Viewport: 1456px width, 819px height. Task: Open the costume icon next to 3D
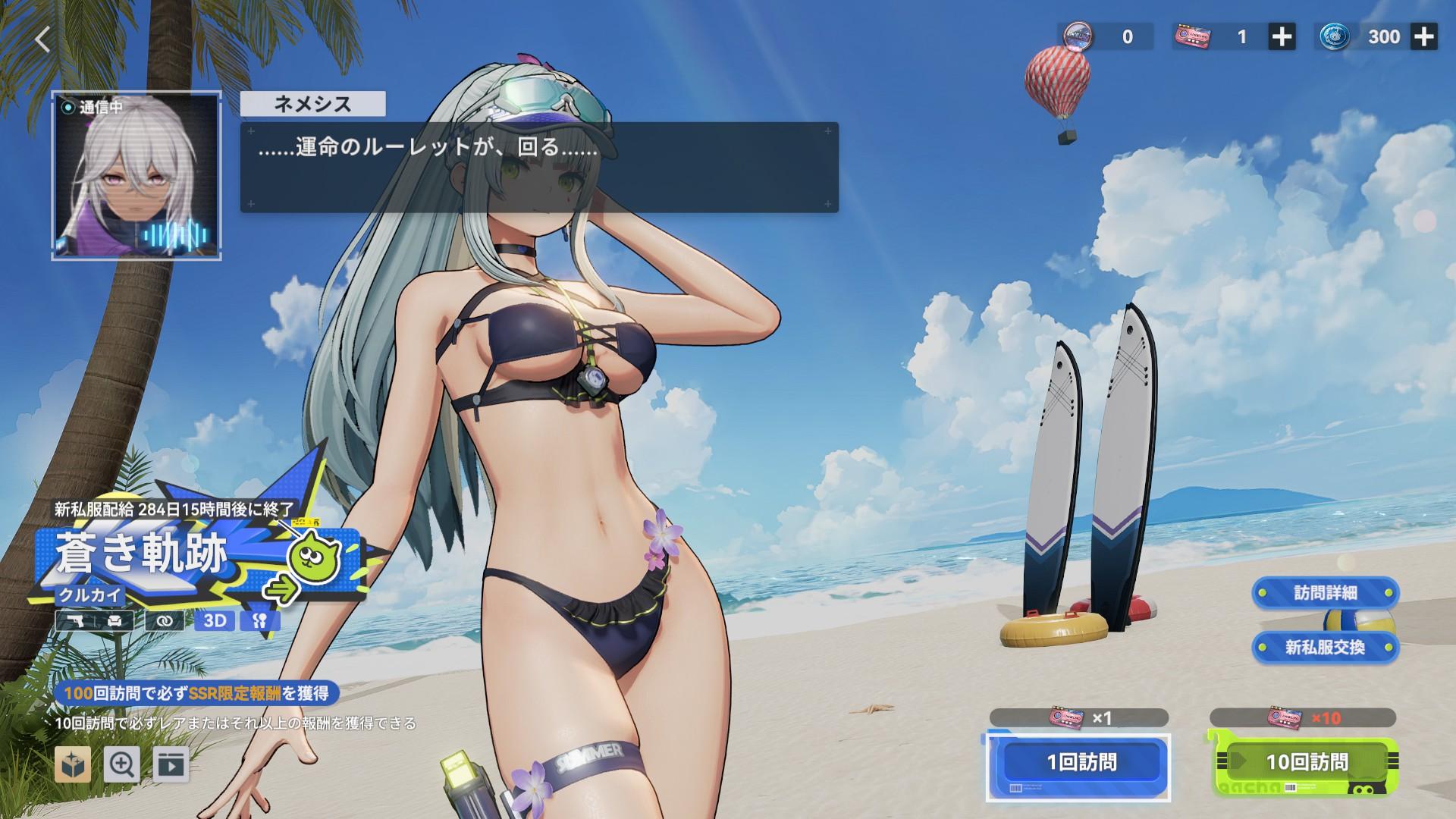(259, 620)
